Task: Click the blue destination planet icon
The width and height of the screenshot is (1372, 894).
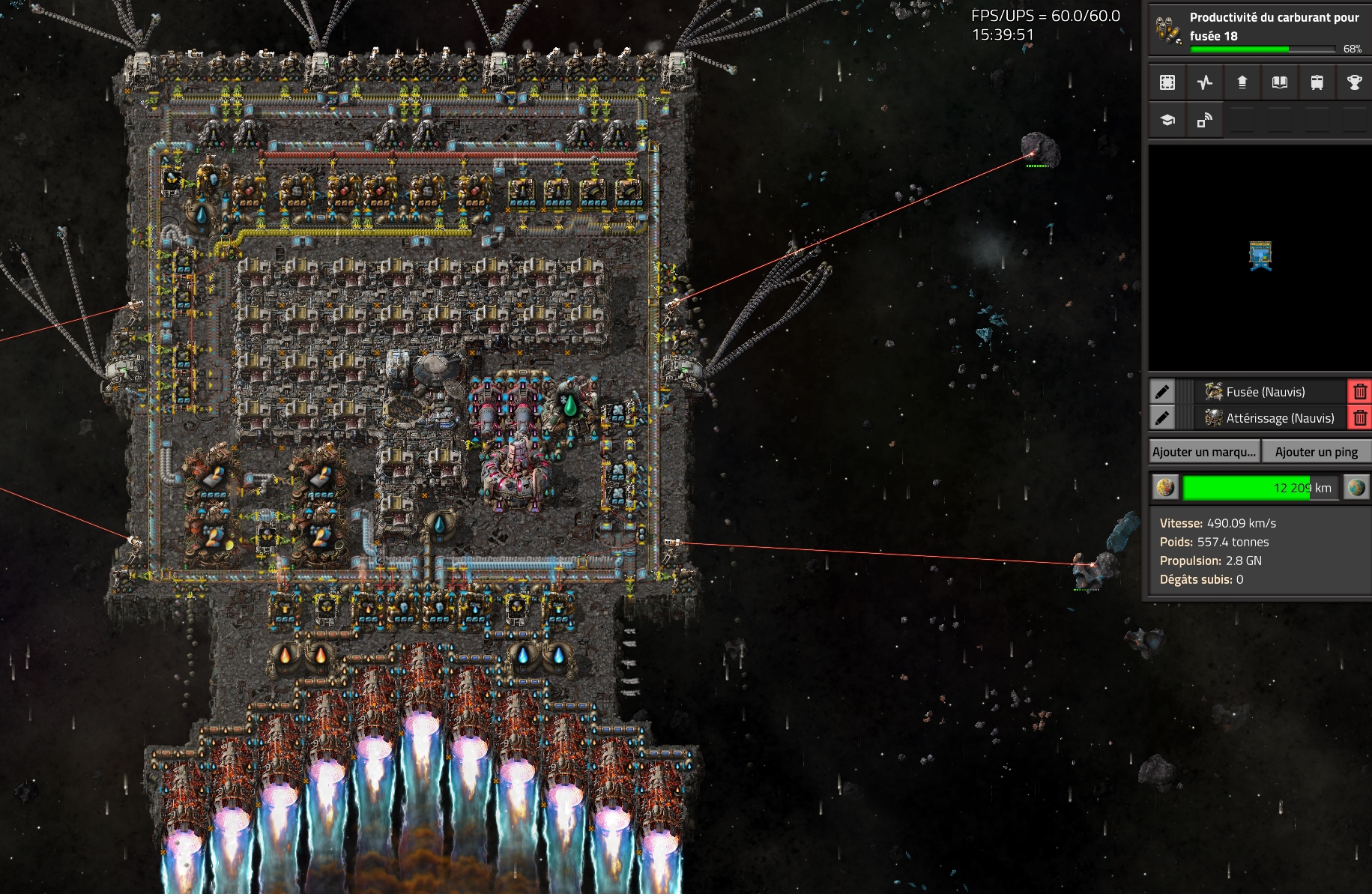Action: coord(1356,488)
